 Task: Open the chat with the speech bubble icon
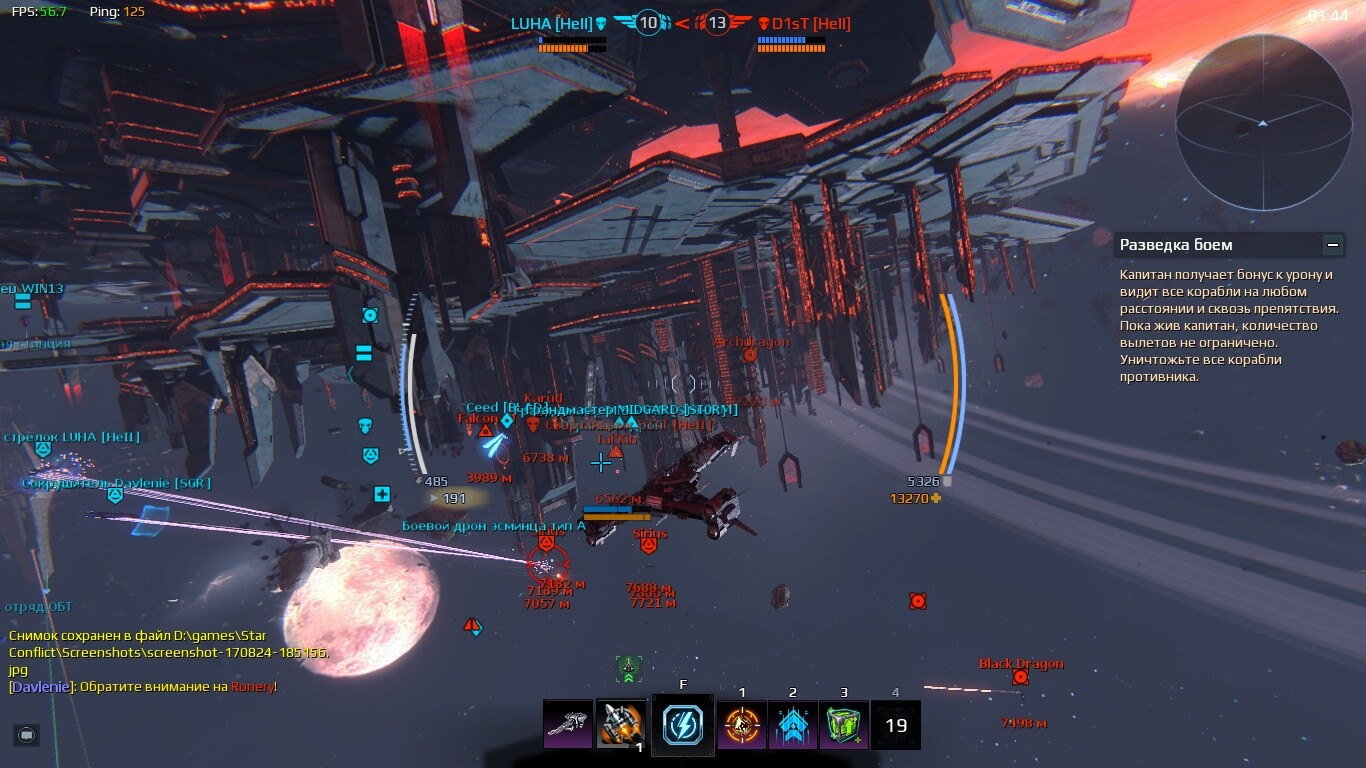click(27, 735)
